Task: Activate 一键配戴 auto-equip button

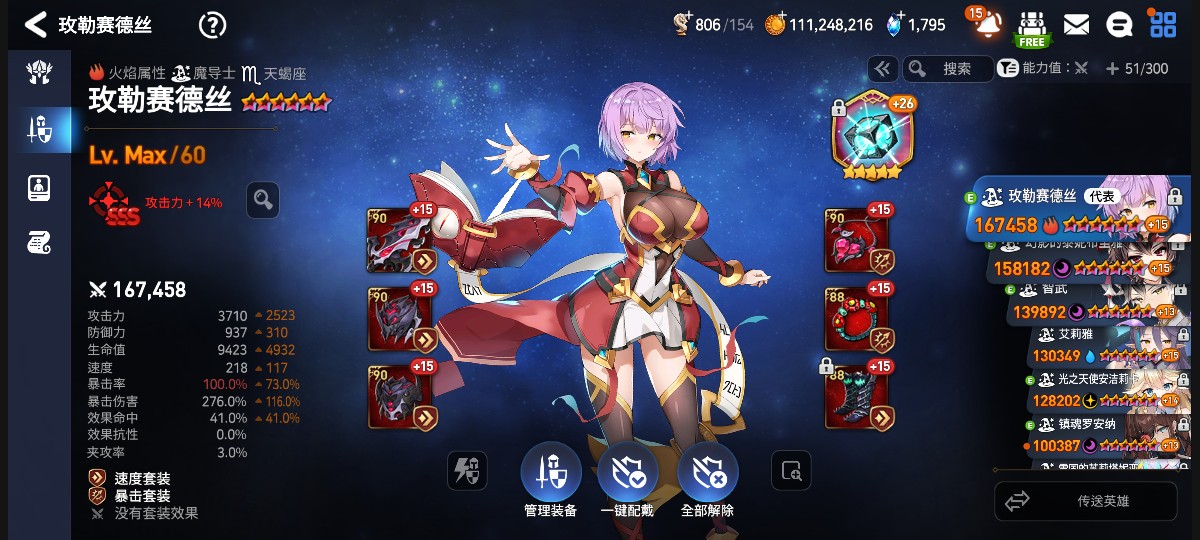Action: coord(627,472)
